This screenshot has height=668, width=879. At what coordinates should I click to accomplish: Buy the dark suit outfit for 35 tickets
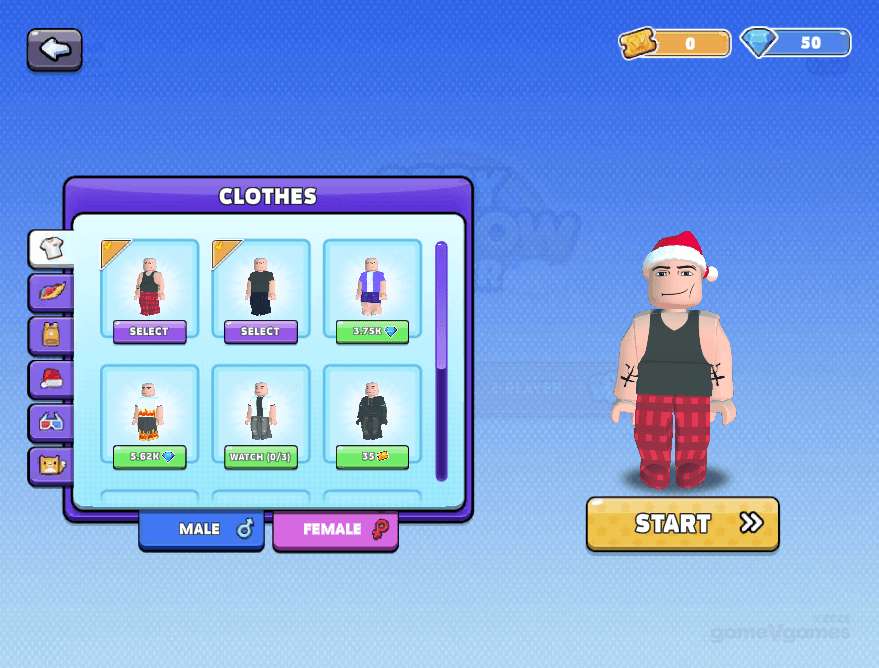(372, 457)
